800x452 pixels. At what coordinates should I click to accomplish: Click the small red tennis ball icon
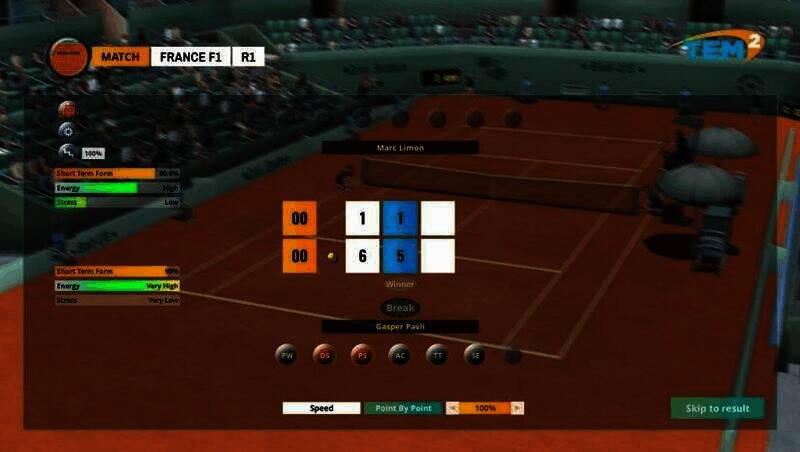(67, 108)
